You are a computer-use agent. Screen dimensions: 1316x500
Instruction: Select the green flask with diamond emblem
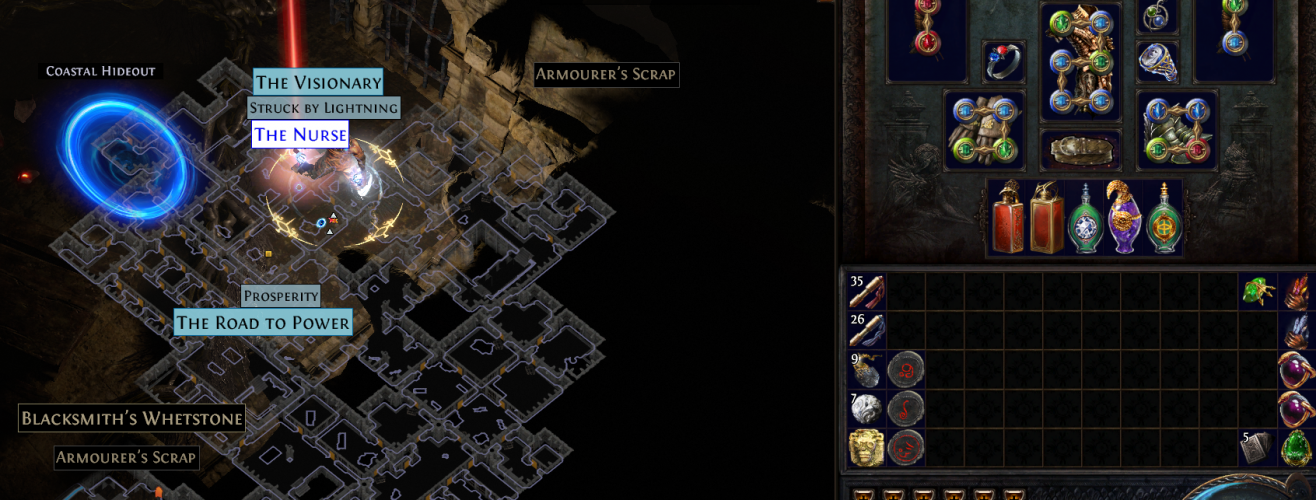tap(1085, 219)
